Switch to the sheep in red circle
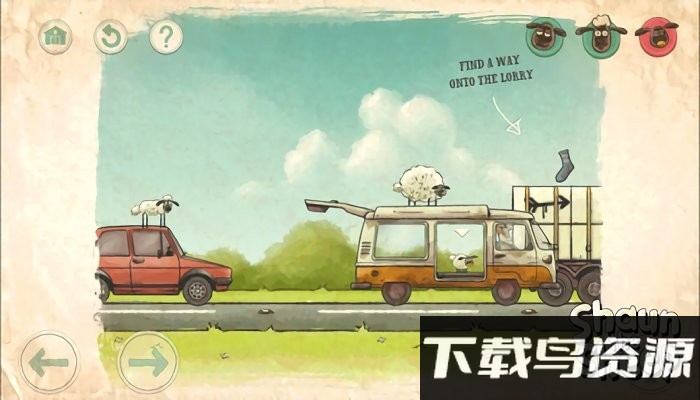This screenshot has width=700, height=400. tap(657, 36)
